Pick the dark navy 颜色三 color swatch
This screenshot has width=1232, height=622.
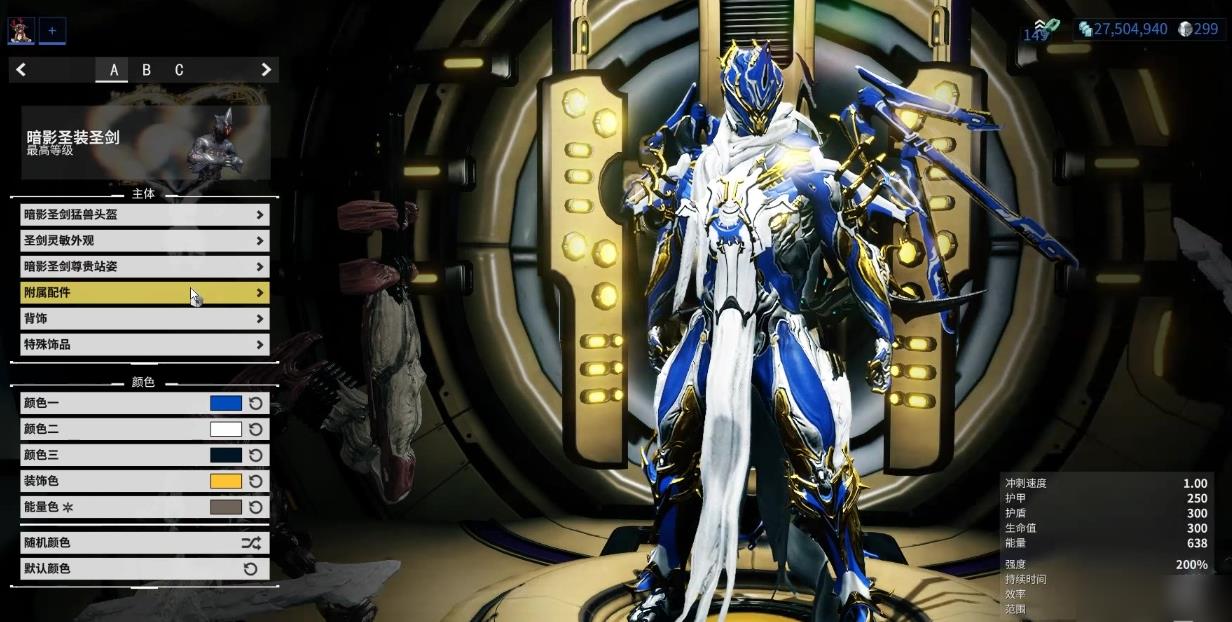tap(226, 455)
